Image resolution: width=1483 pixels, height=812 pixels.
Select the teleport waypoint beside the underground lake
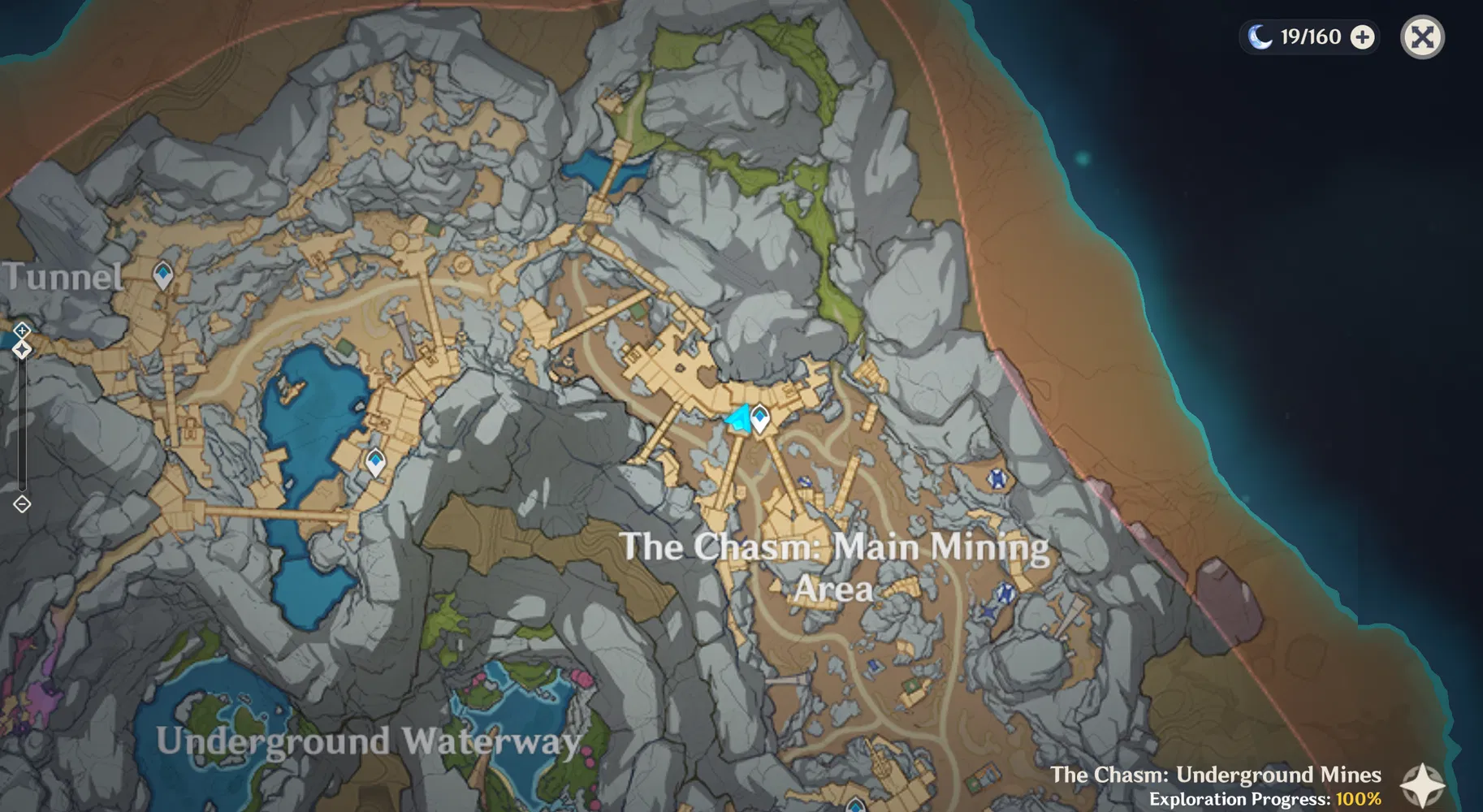click(374, 461)
